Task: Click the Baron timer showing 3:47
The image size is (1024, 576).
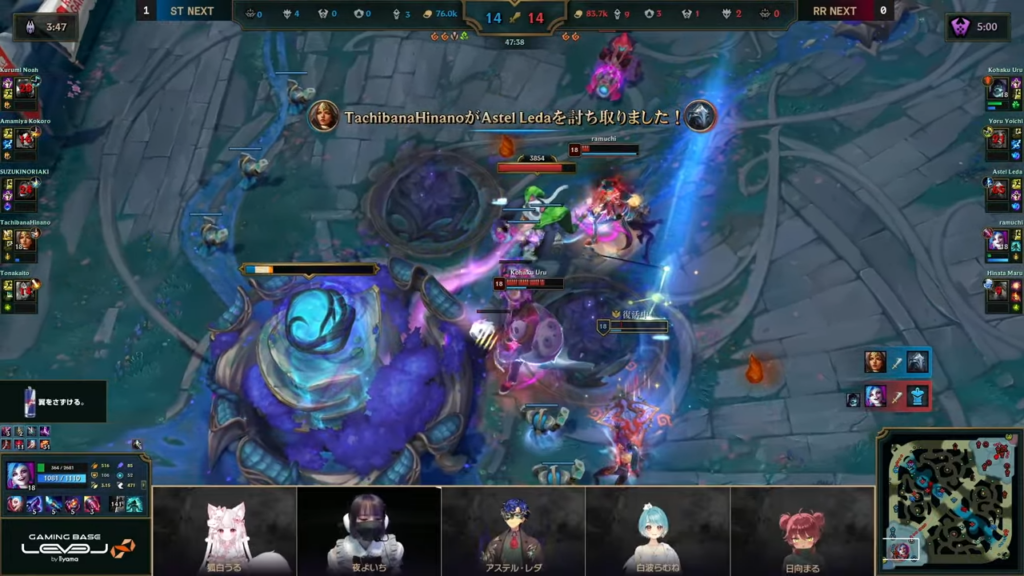Action: coord(46,27)
